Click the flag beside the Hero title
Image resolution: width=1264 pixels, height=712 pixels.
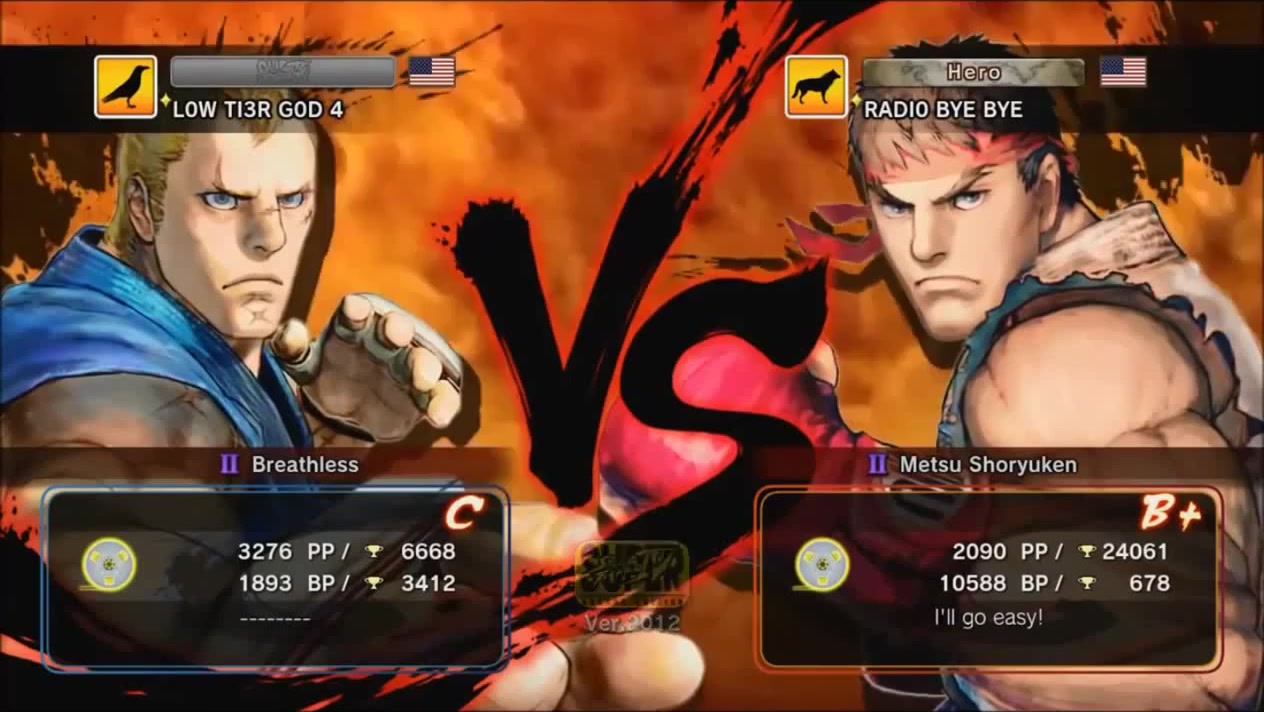coord(1123,72)
